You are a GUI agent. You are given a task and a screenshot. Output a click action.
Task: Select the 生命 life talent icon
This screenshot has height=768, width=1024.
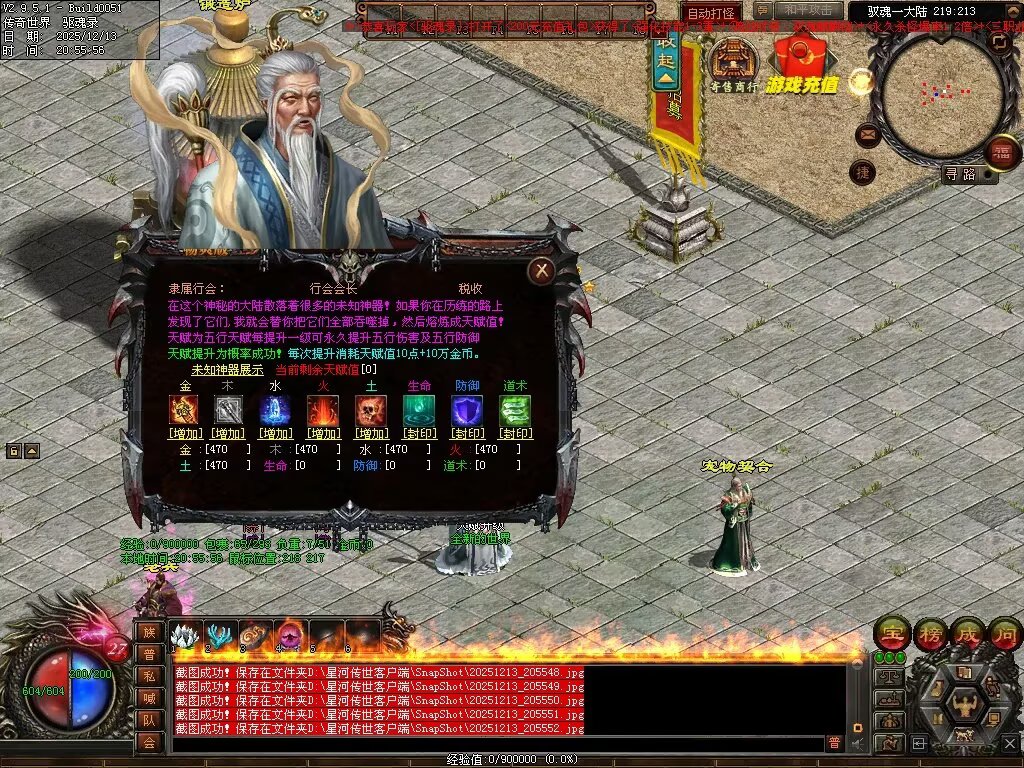click(x=418, y=410)
